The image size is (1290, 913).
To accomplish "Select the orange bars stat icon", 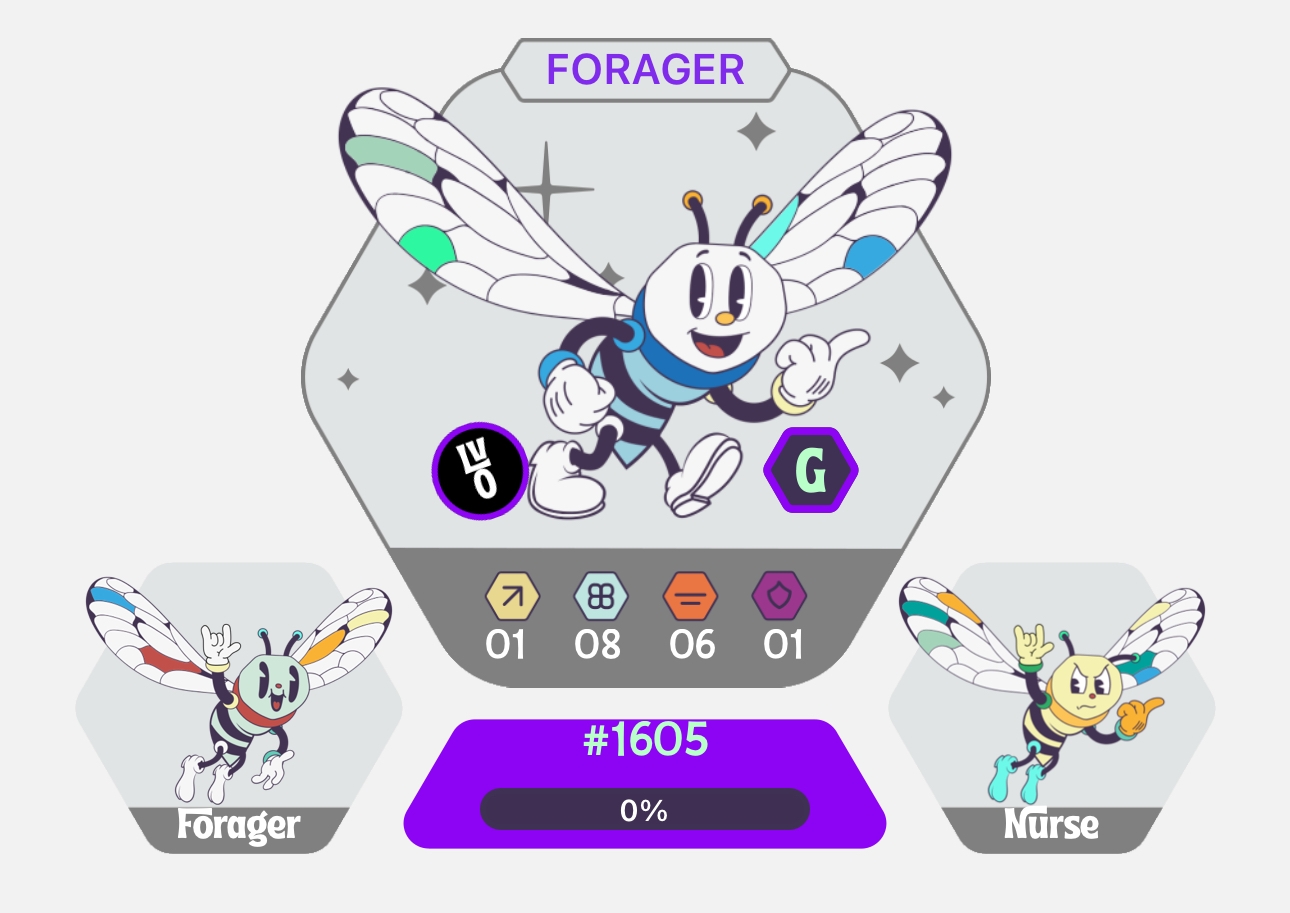I will point(691,597).
